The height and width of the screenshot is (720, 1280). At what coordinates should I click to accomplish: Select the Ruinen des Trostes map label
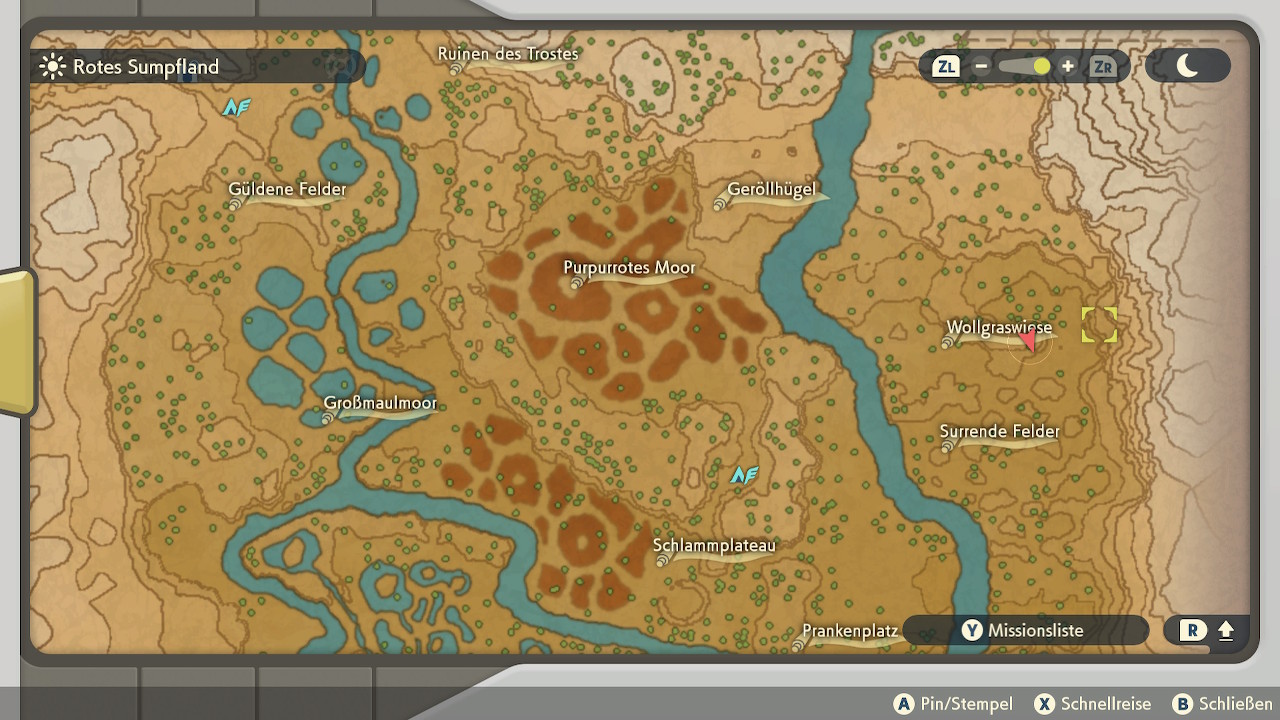coord(508,54)
